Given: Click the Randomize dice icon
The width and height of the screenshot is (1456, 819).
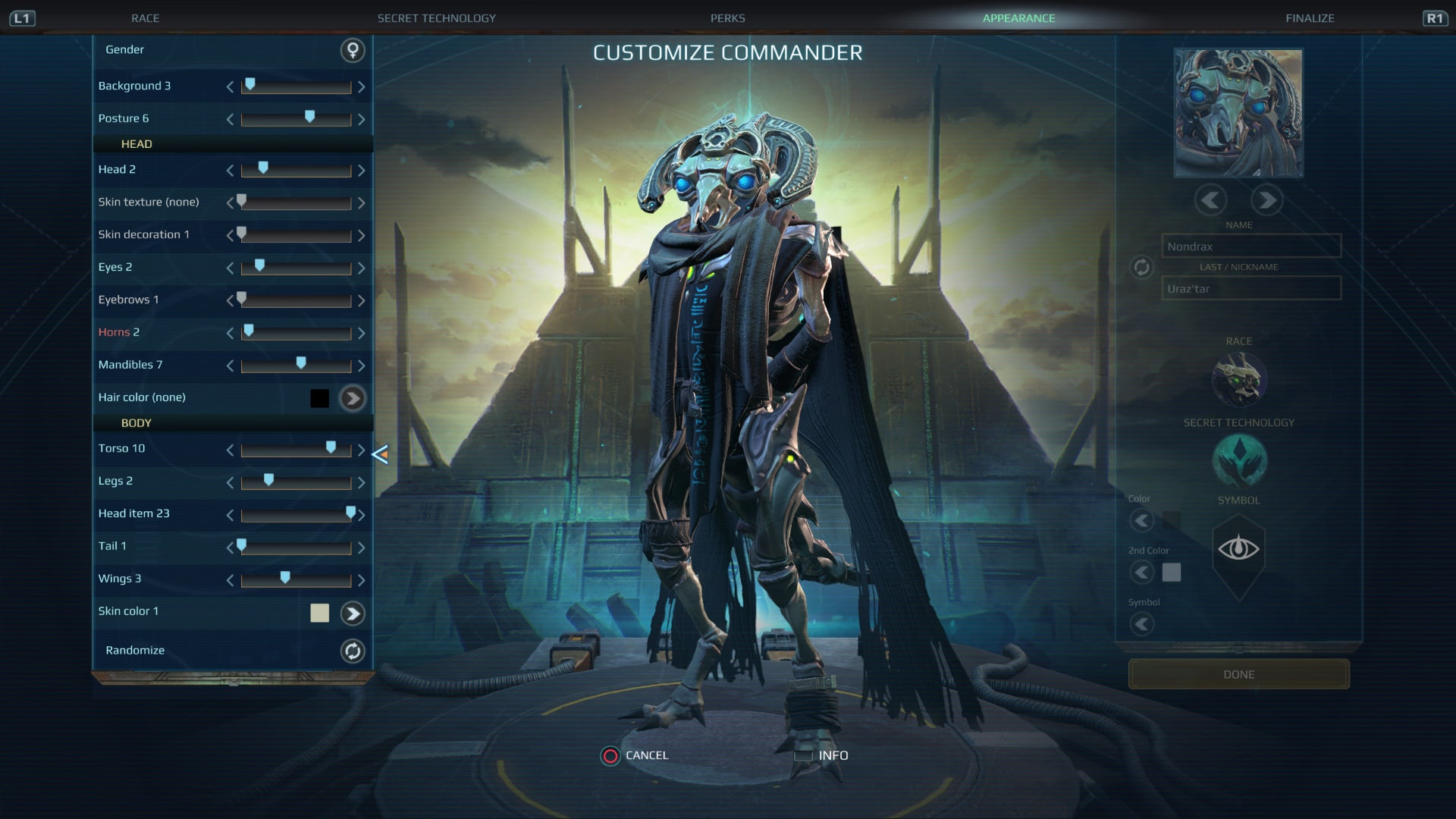Looking at the screenshot, I should [351, 651].
